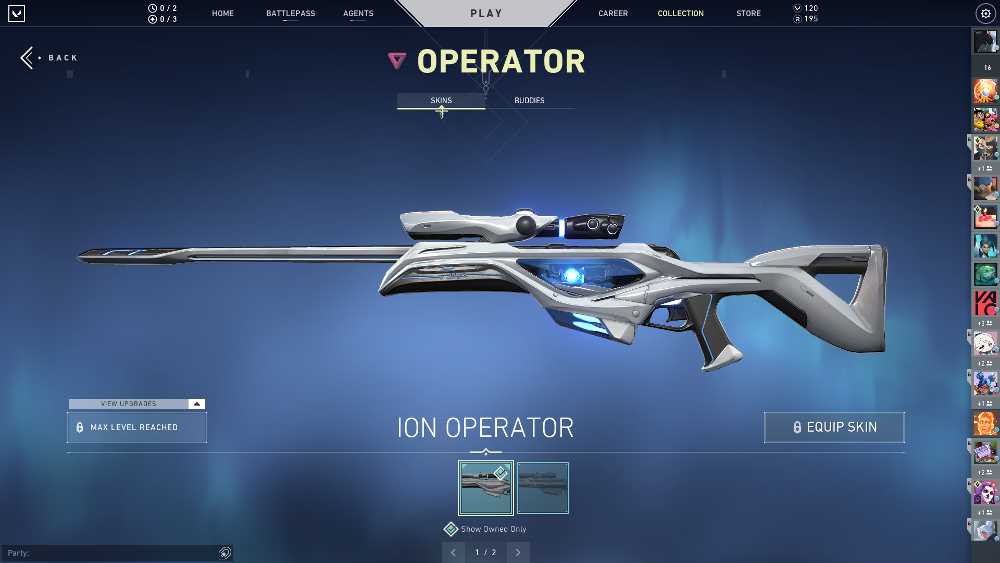Expand the View Upgrades panel
This screenshot has height=563, width=1000.
(x=137, y=404)
